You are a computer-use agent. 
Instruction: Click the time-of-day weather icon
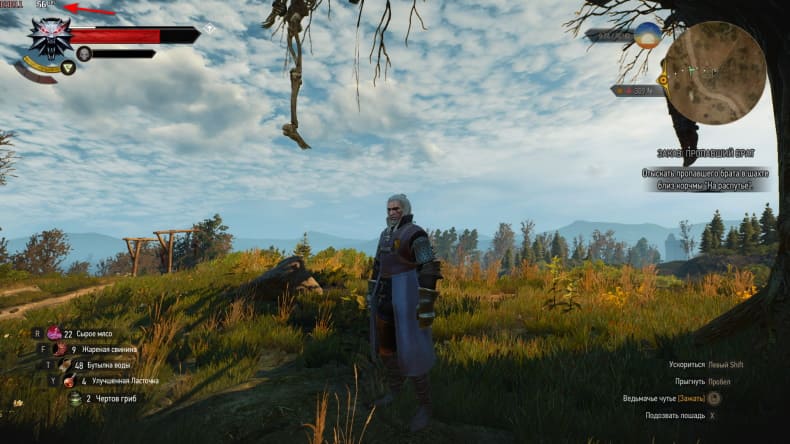648,35
